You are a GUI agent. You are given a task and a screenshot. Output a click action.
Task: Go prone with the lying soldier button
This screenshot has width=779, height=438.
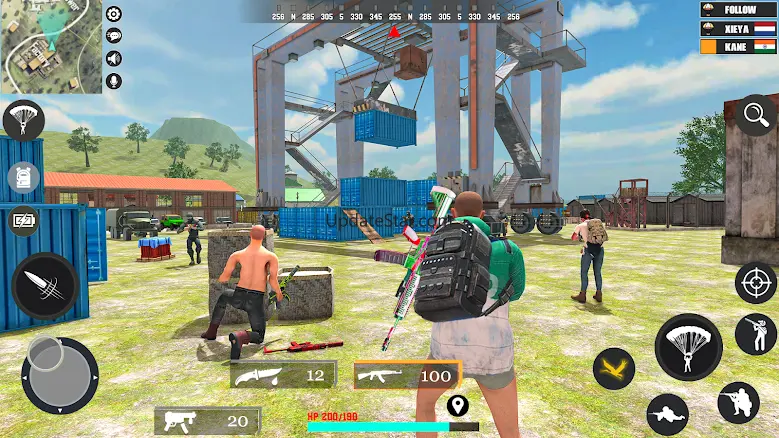coord(667,413)
